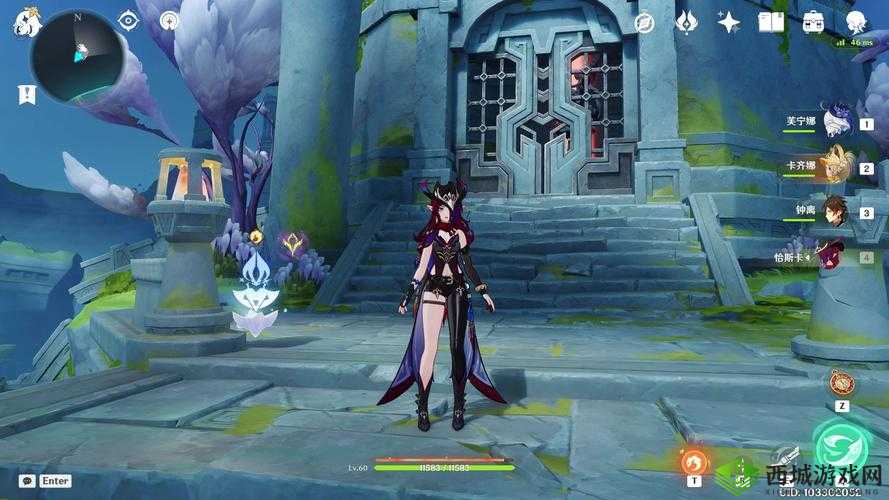Image resolution: width=889 pixels, height=500 pixels.
Task: Select party member 恰斯卡
Action: (833, 255)
